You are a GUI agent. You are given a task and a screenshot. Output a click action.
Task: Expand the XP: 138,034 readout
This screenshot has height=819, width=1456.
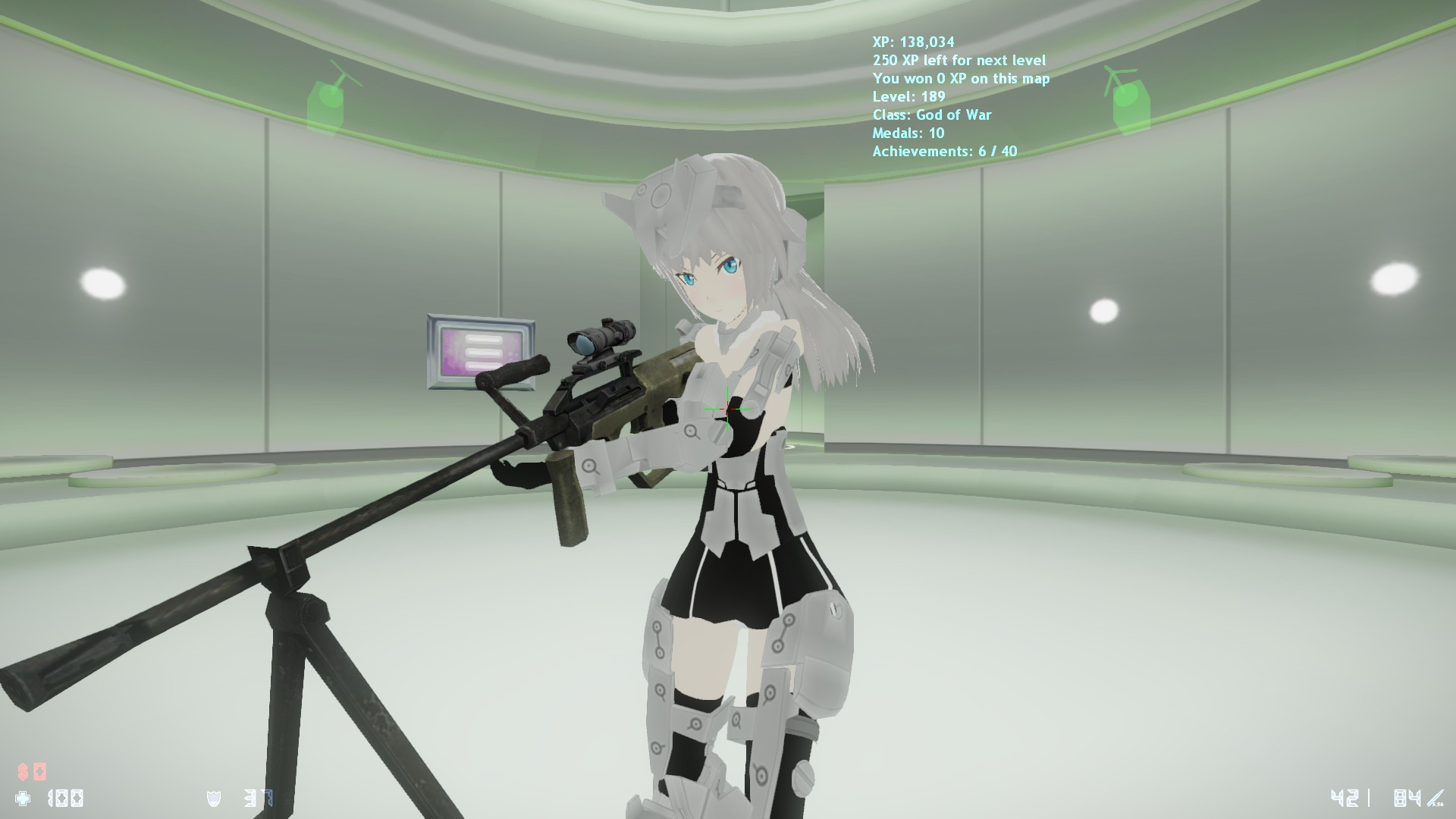[x=915, y=42]
